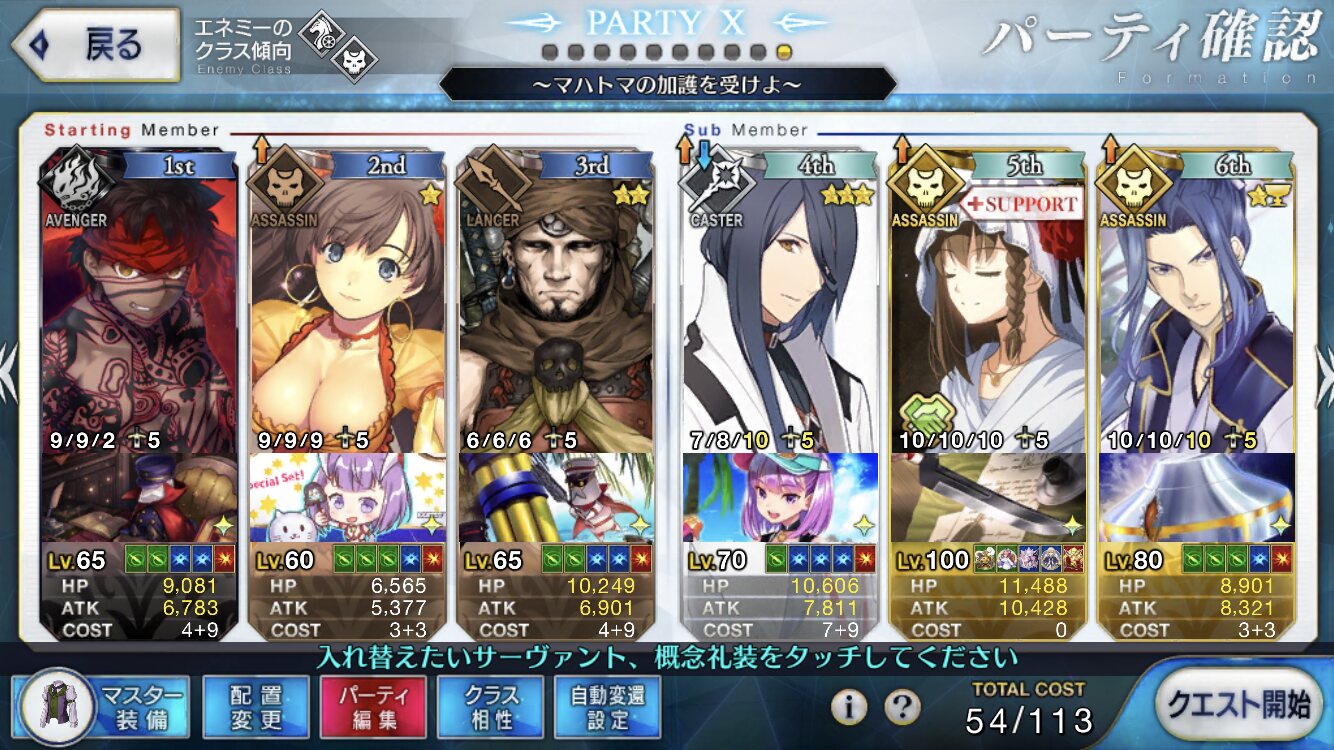Viewport: 1334px width, 750px height.
Task: Tap the support's knife and letter craft essence
Action: (x=987, y=497)
